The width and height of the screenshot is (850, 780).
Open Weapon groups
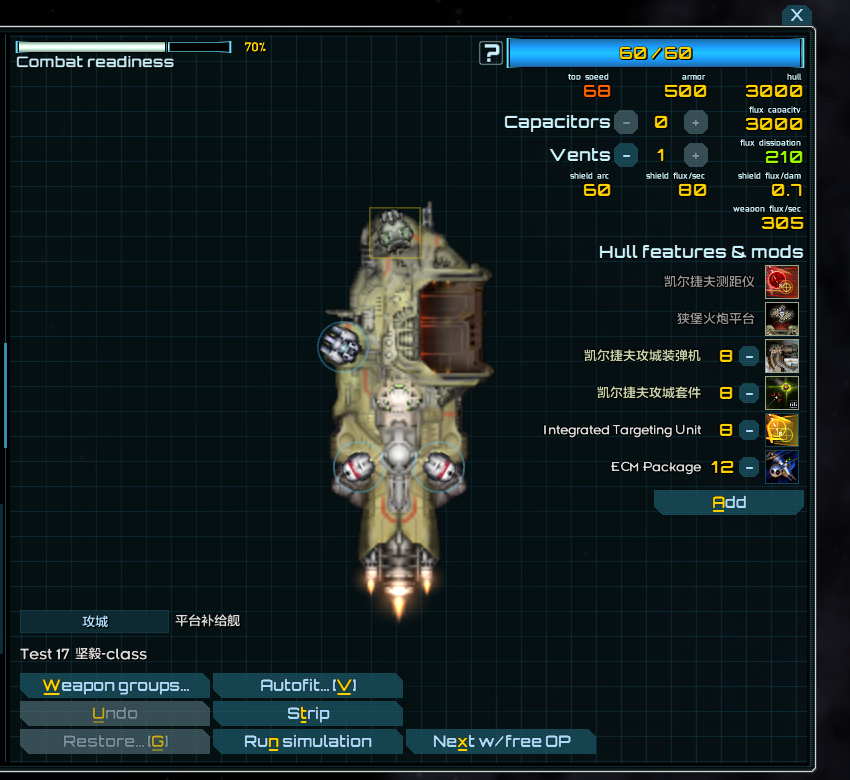[x=115, y=686]
